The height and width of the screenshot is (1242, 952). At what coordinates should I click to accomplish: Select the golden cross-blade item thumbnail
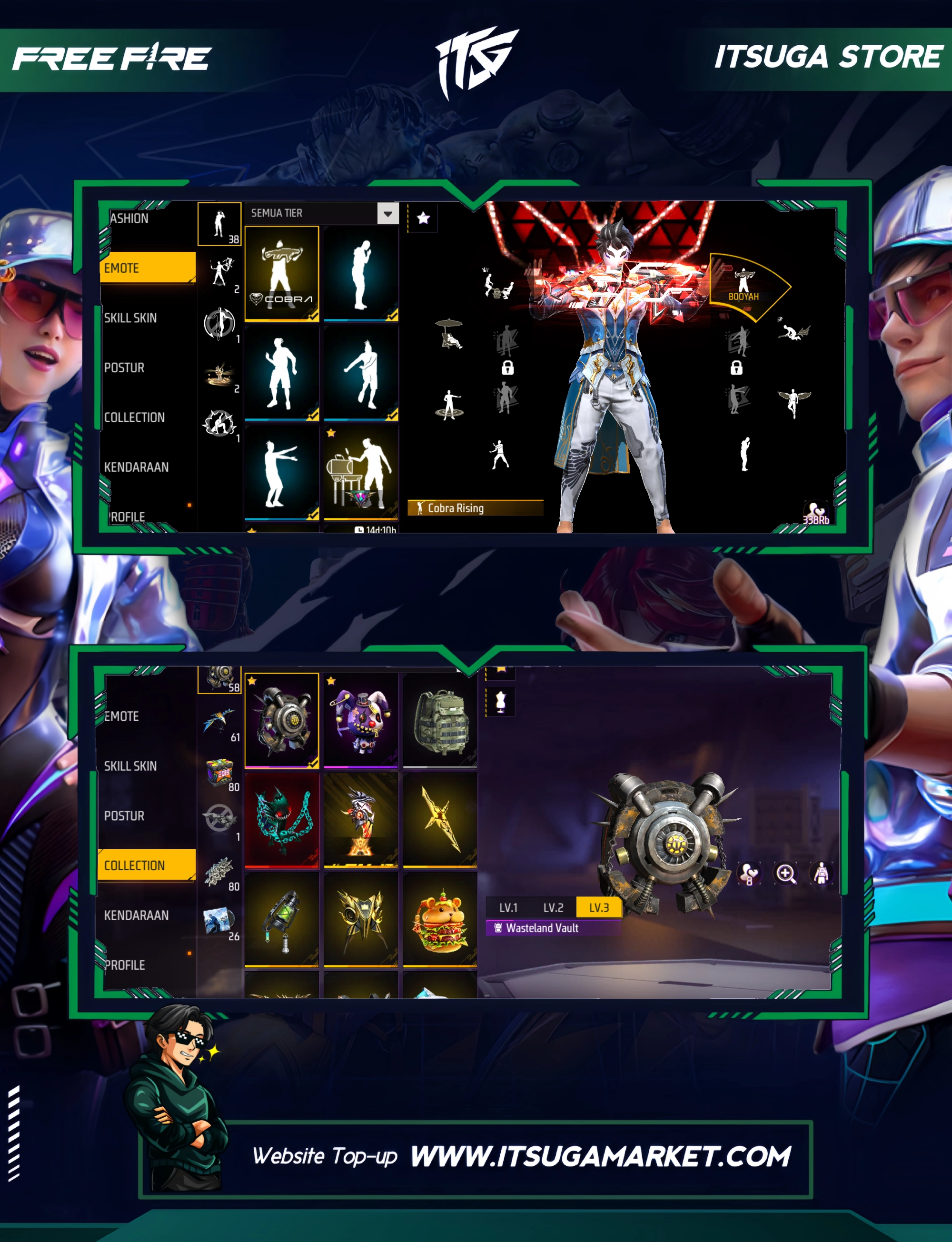[x=440, y=819]
